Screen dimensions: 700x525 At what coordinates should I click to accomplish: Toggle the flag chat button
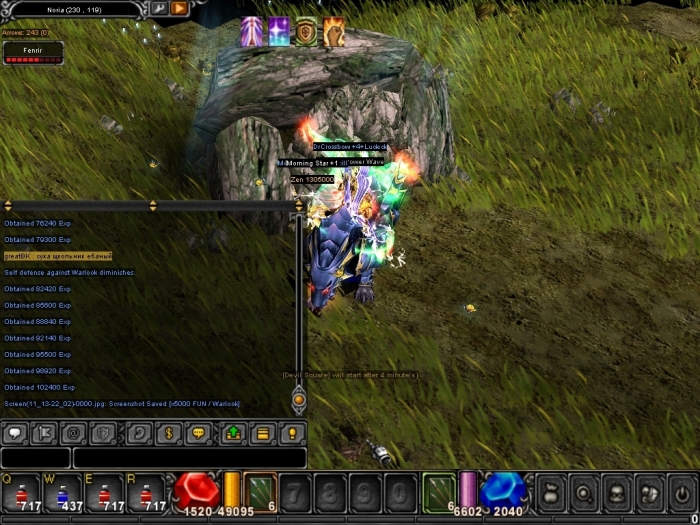tap(44, 434)
